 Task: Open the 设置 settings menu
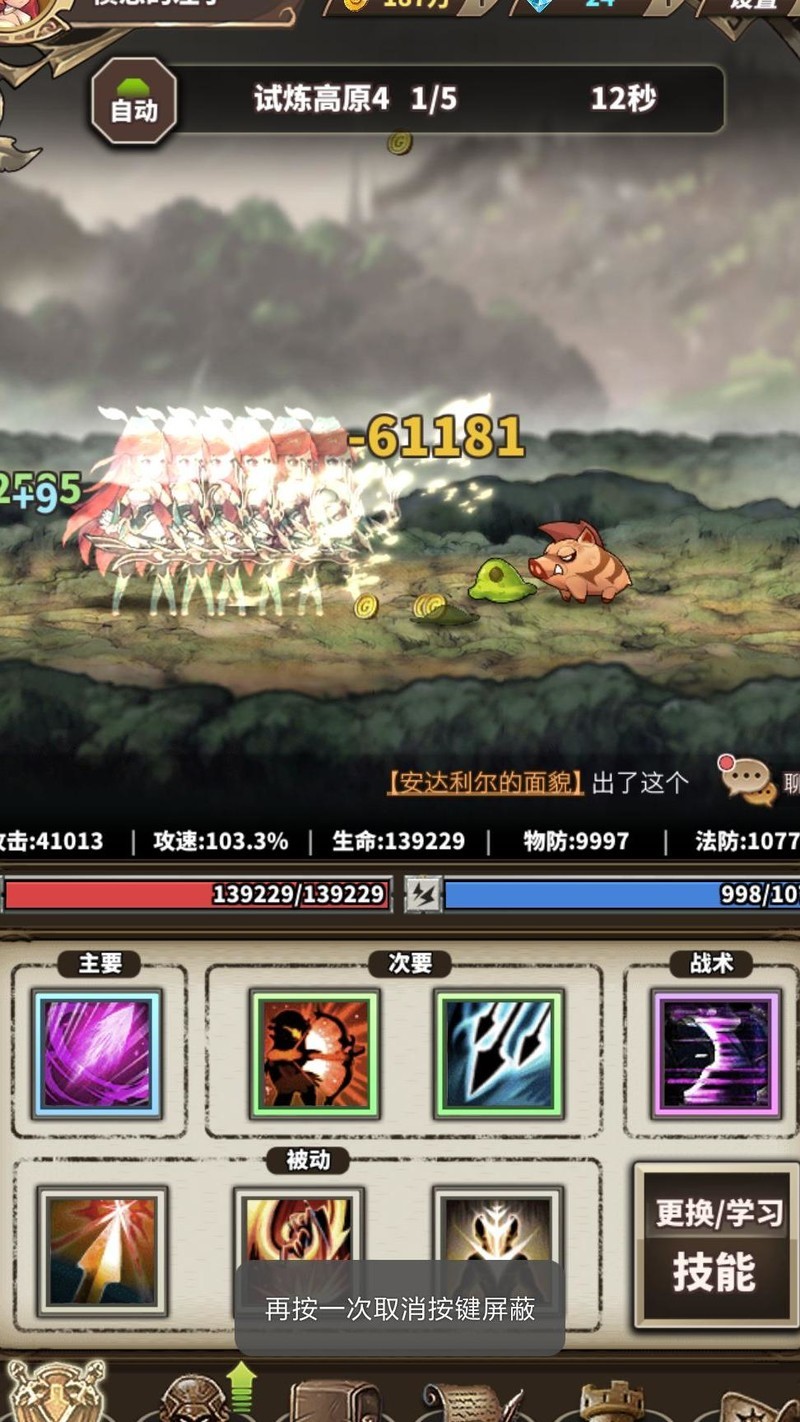tap(754, 6)
